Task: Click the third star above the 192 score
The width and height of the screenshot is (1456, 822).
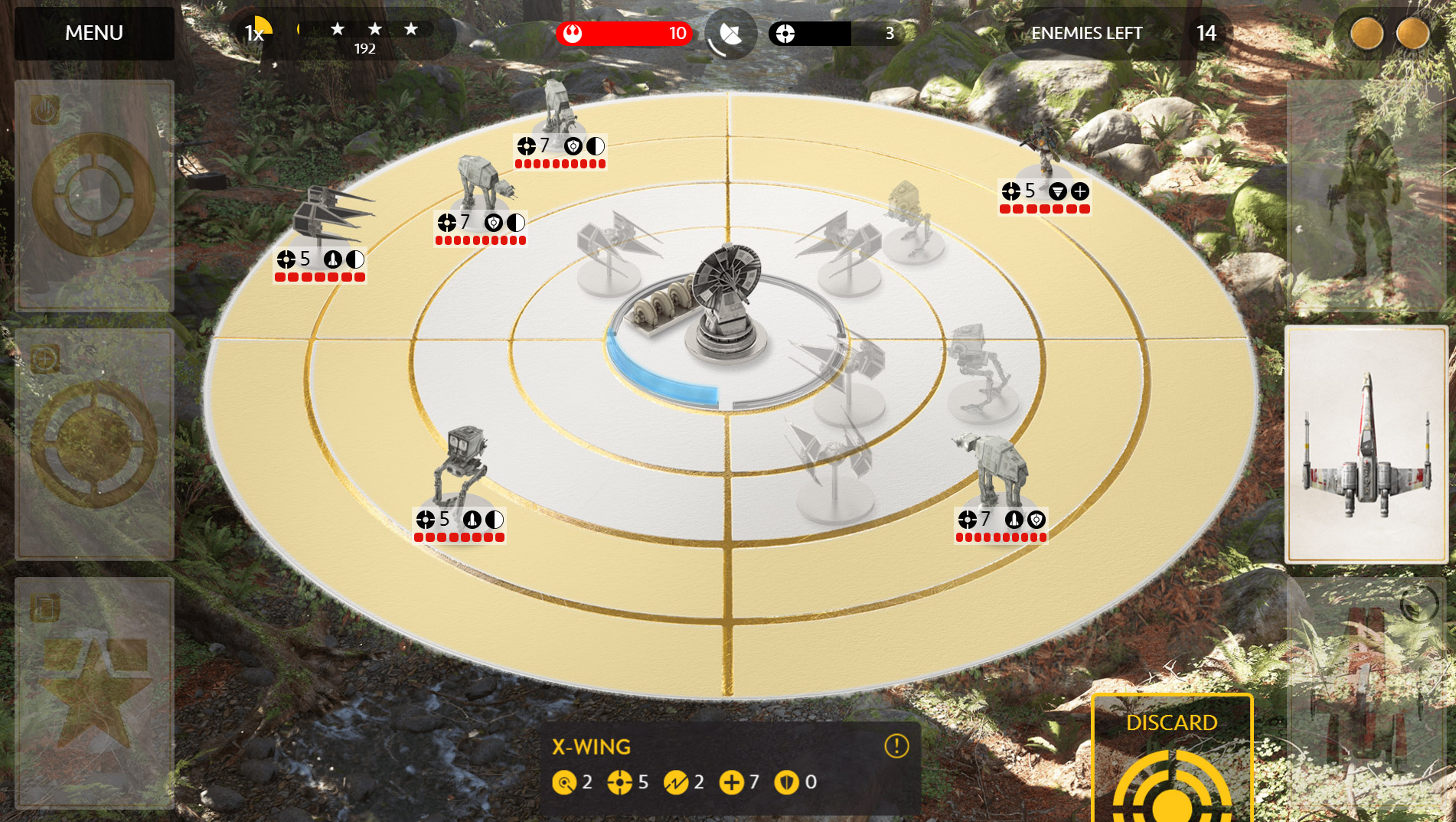Action: tap(412, 29)
